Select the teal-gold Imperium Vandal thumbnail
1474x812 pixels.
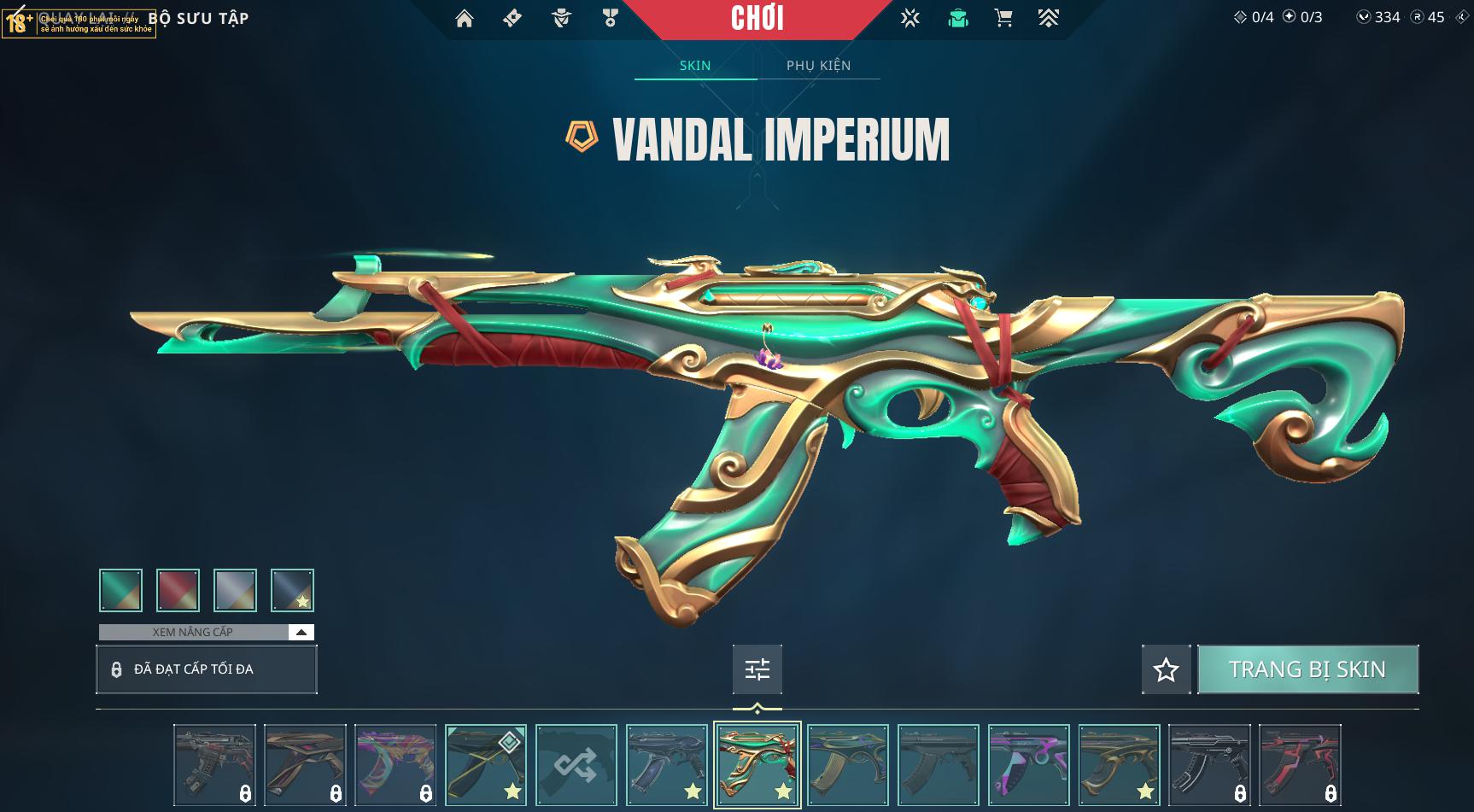pyautogui.click(x=757, y=764)
